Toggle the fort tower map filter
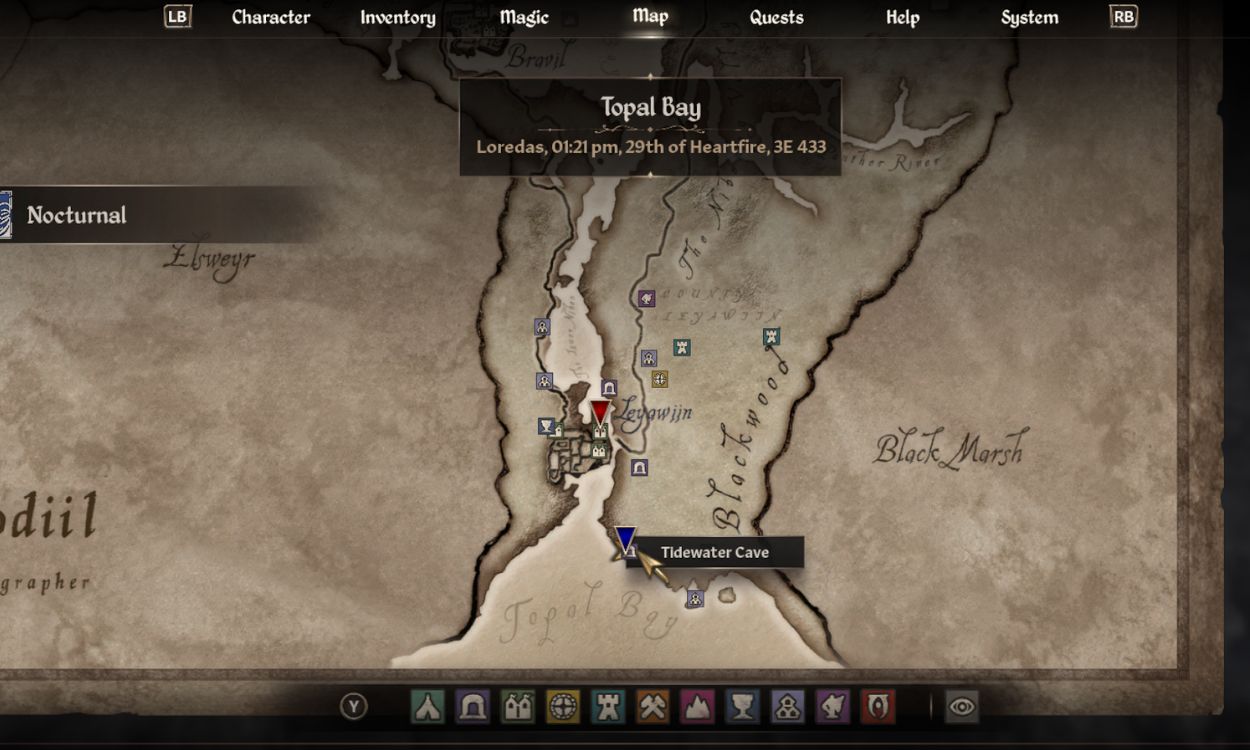 click(608, 707)
